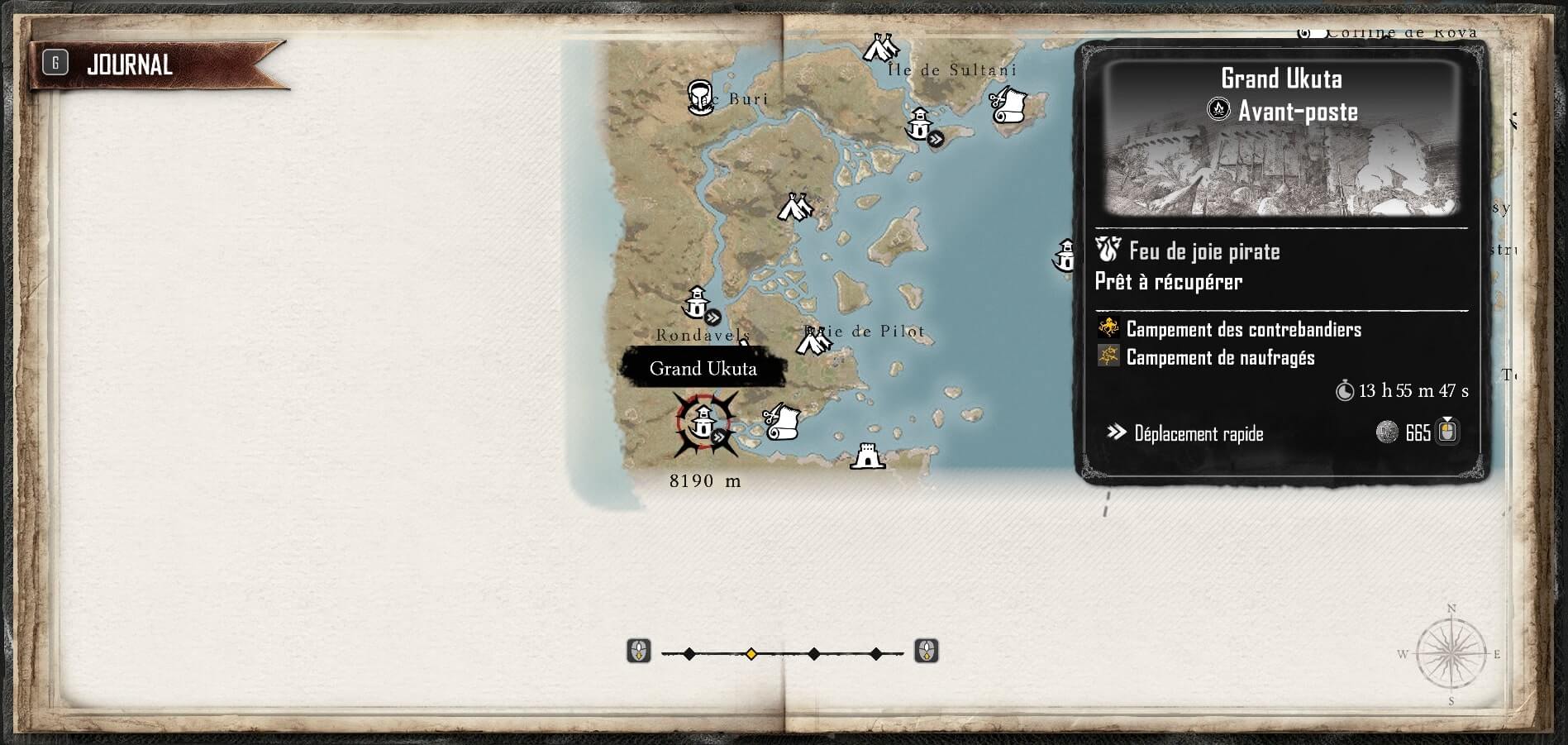1568x745 pixels.
Task: Set map zoom to the last diamond step
Action: pyautogui.click(x=876, y=654)
